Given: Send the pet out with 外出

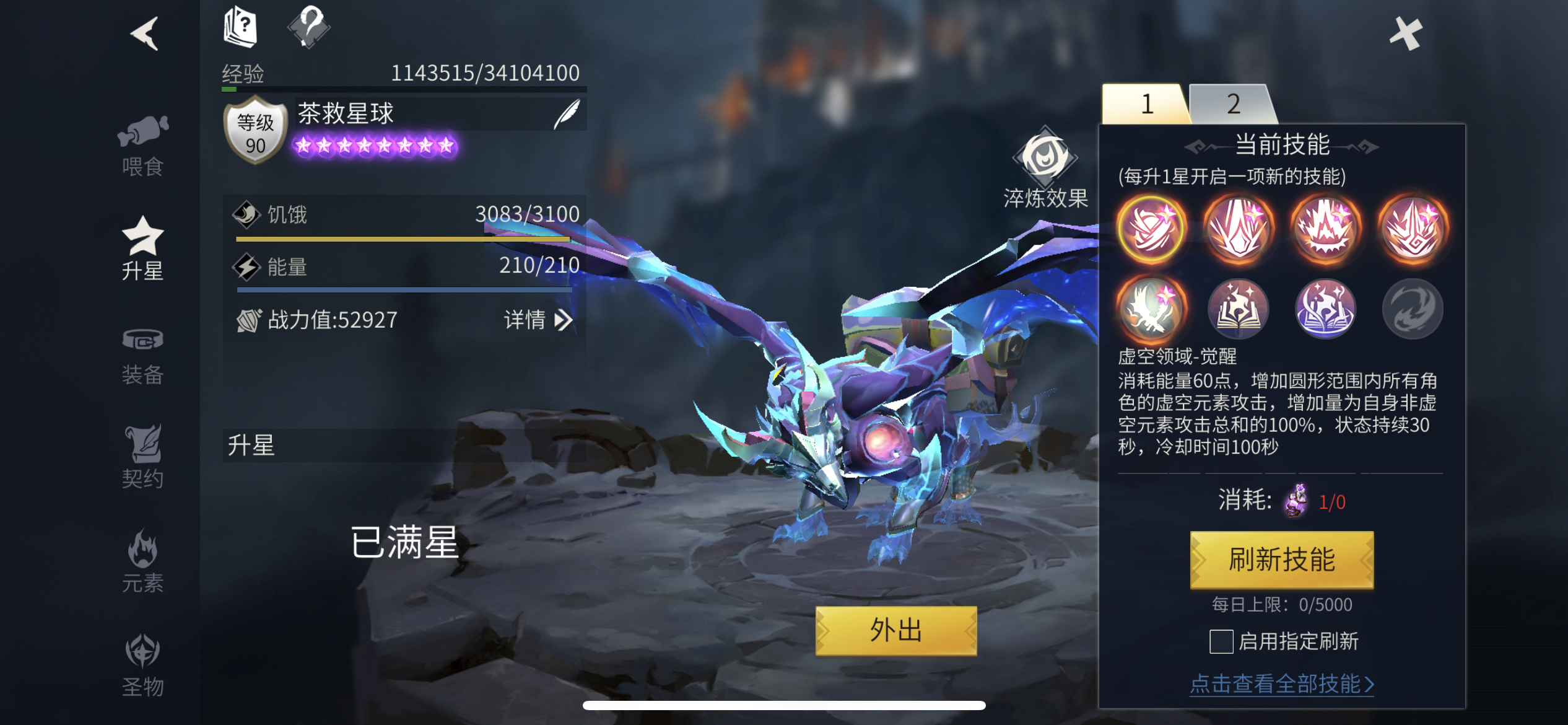Looking at the screenshot, I should (895, 630).
